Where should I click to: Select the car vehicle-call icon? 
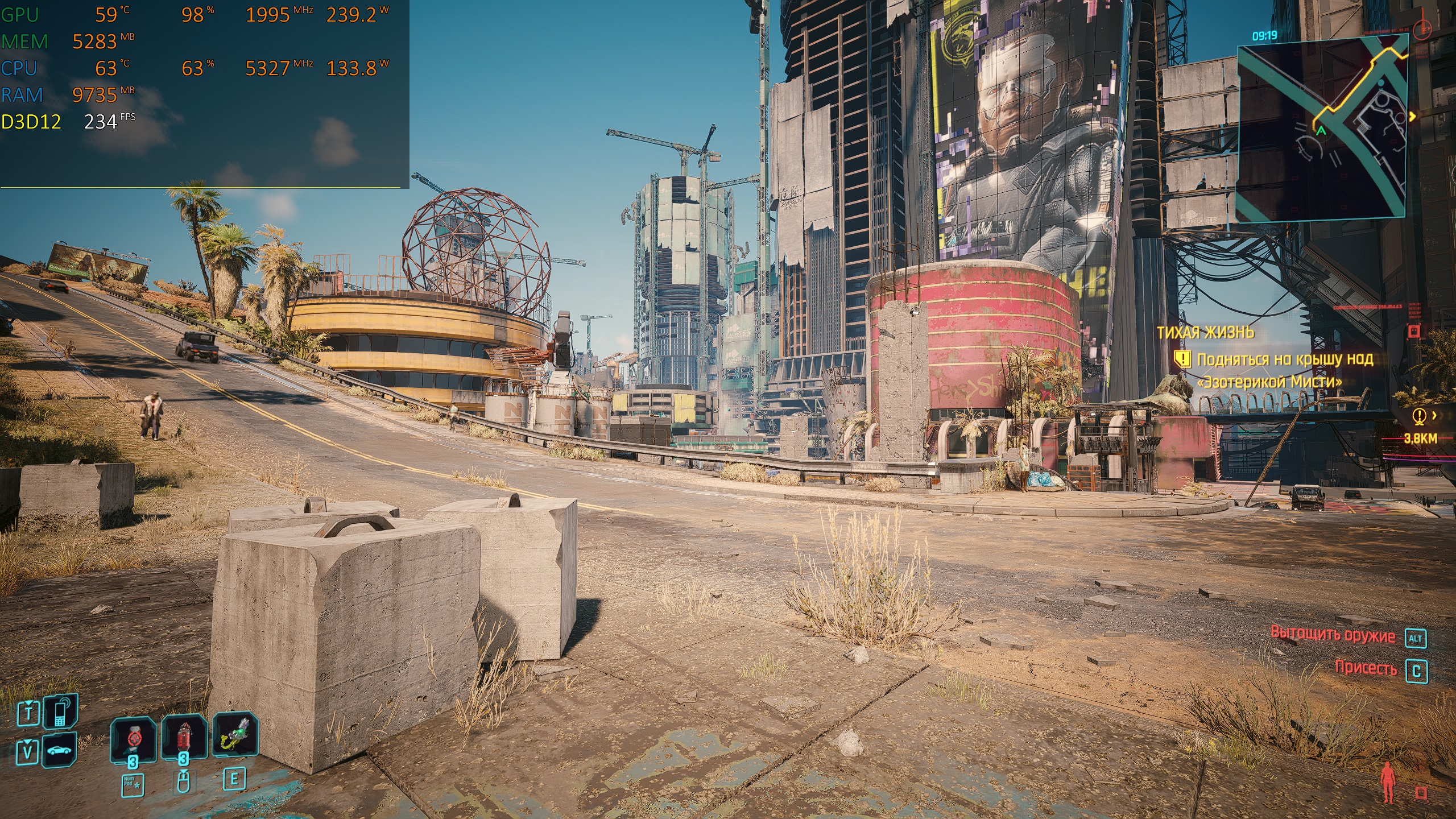pyautogui.click(x=60, y=750)
